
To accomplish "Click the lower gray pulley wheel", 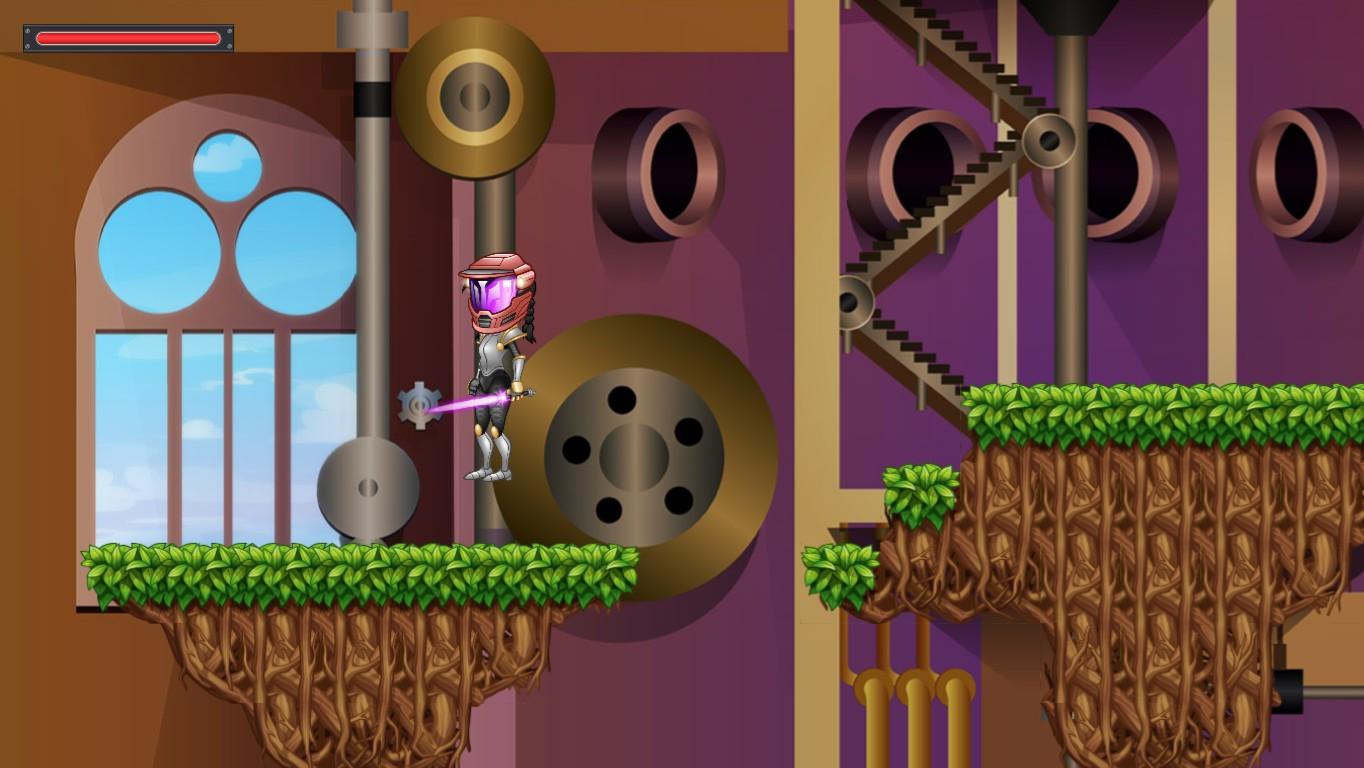I will point(368,489).
